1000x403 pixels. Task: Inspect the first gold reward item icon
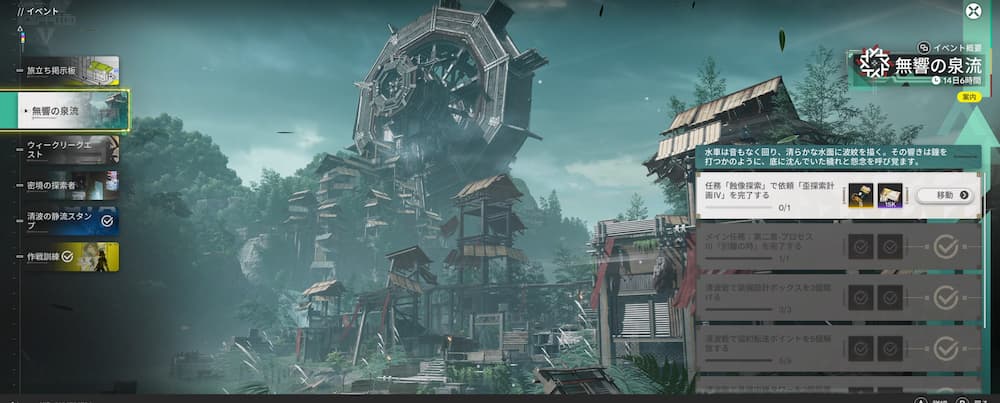[x=860, y=195]
